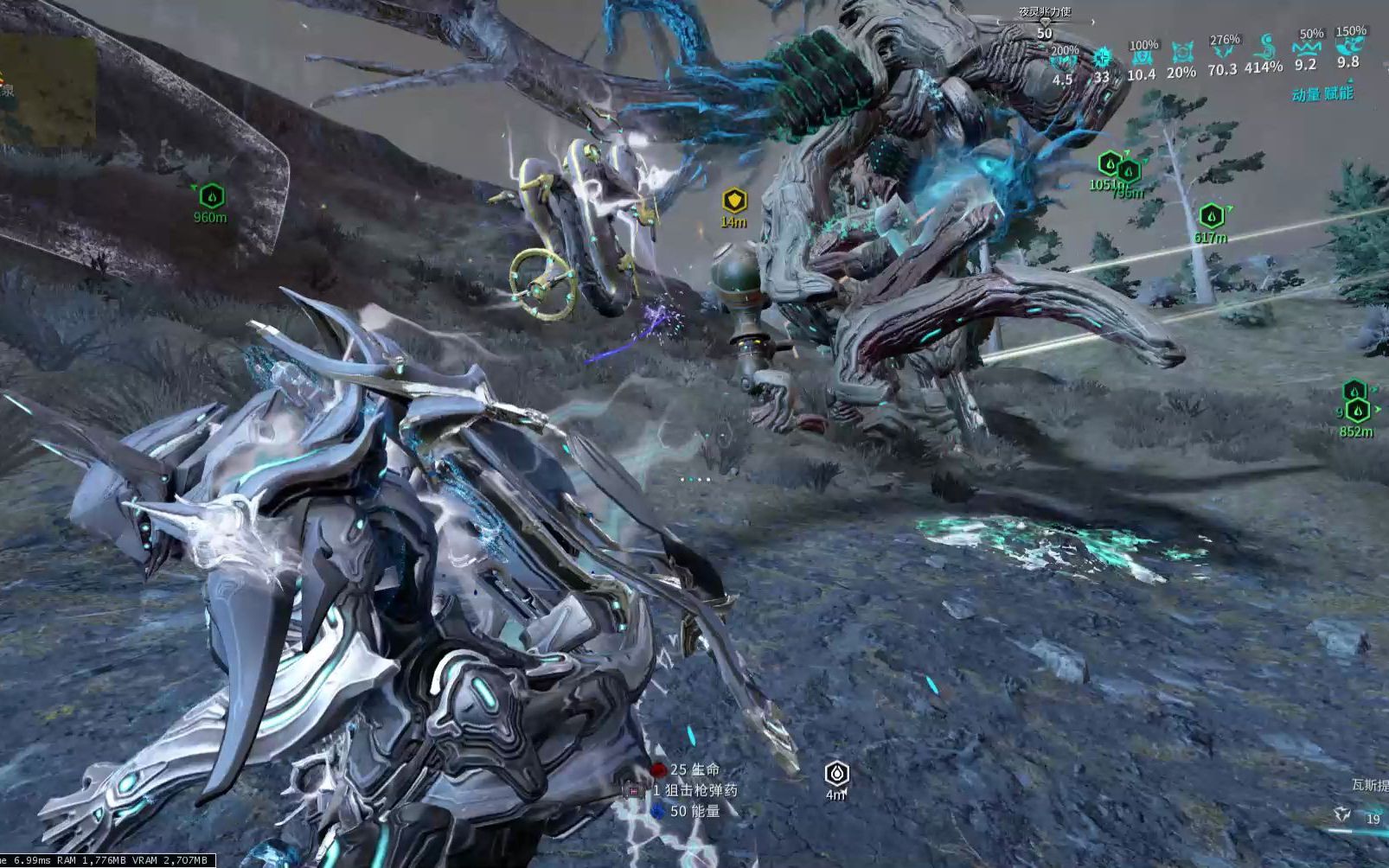Select the diamond rank marker above 50
The height and width of the screenshot is (868, 1389).
pos(1045,22)
